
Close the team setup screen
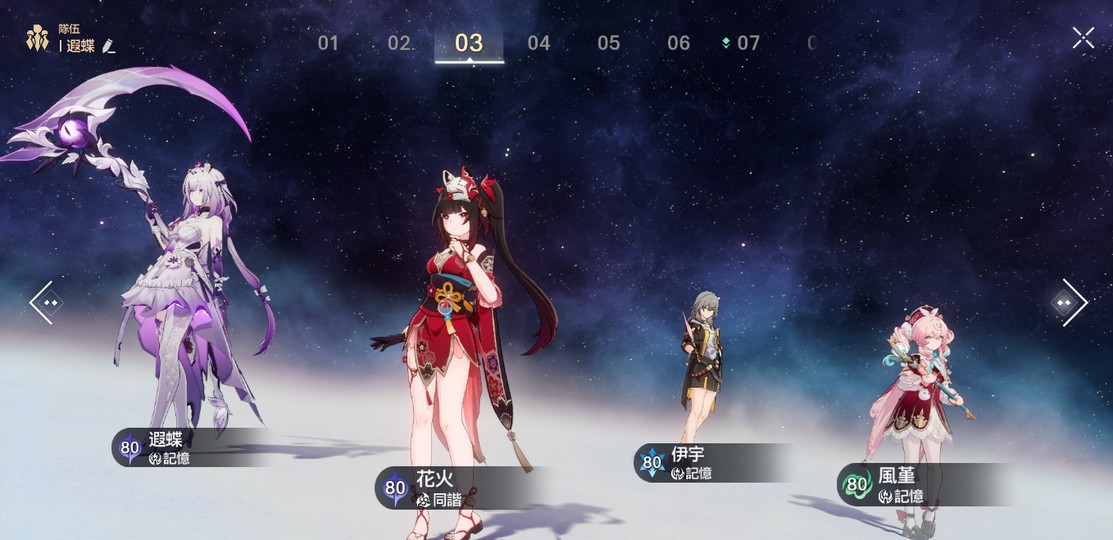[1083, 38]
